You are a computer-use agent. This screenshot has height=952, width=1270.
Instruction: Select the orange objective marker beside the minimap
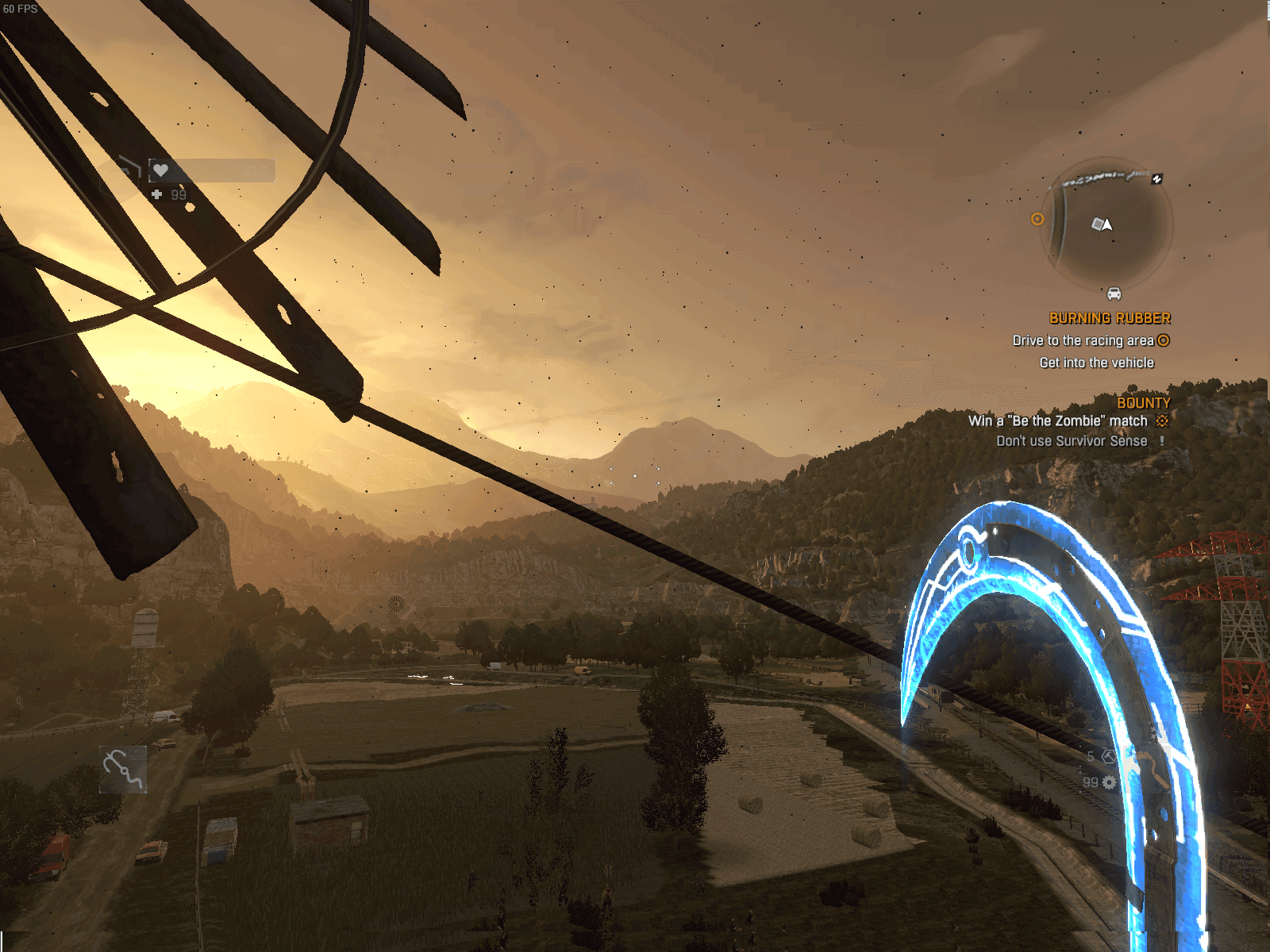coord(1037,219)
